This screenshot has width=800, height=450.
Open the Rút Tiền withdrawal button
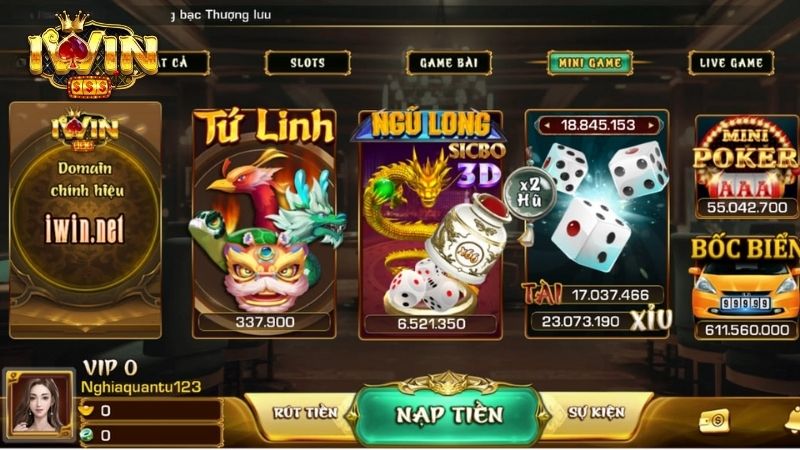pos(299,412)
